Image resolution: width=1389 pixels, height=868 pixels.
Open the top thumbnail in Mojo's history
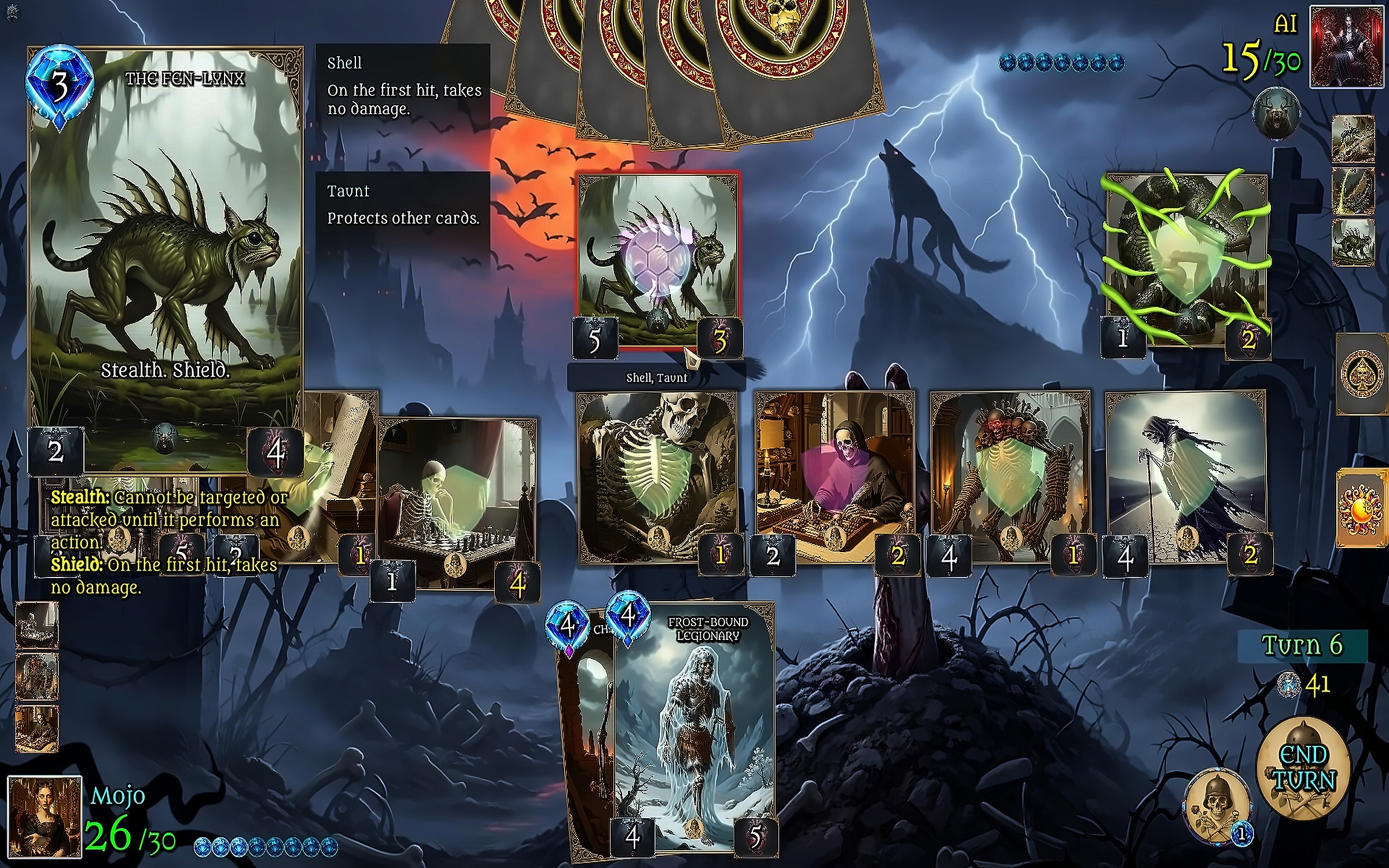(x=36, y=624)
